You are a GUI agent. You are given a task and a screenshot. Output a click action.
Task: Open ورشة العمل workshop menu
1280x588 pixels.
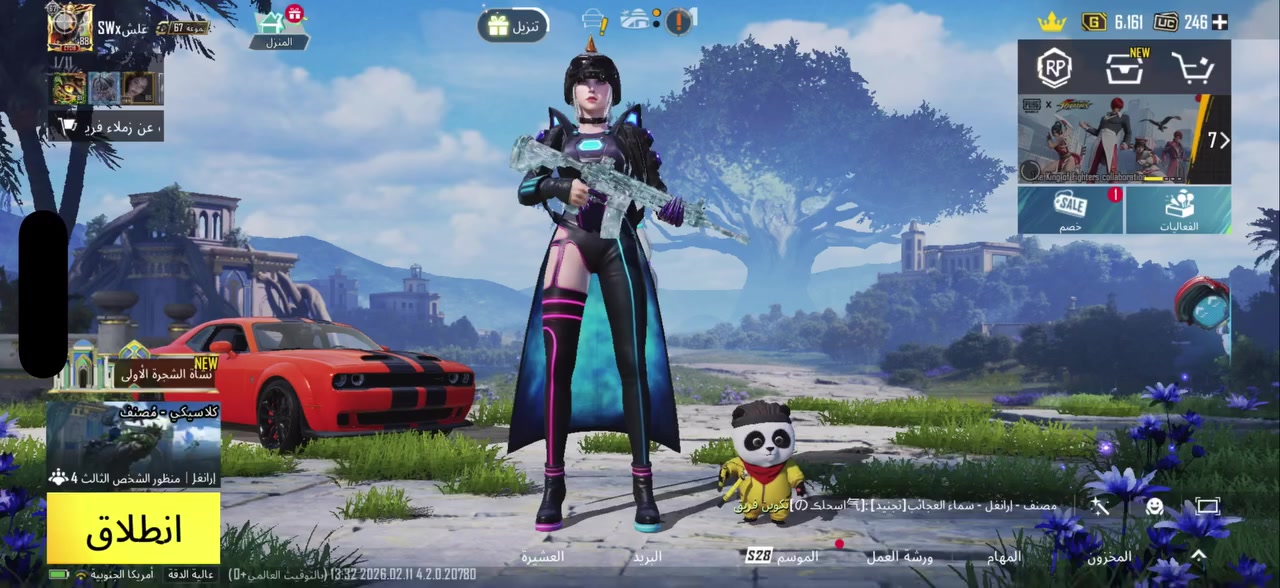[899, 557]
